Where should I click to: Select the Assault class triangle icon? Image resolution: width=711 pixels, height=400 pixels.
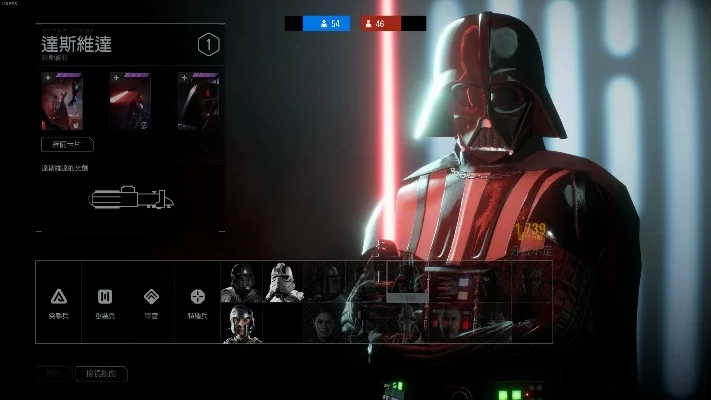point(59,297)
